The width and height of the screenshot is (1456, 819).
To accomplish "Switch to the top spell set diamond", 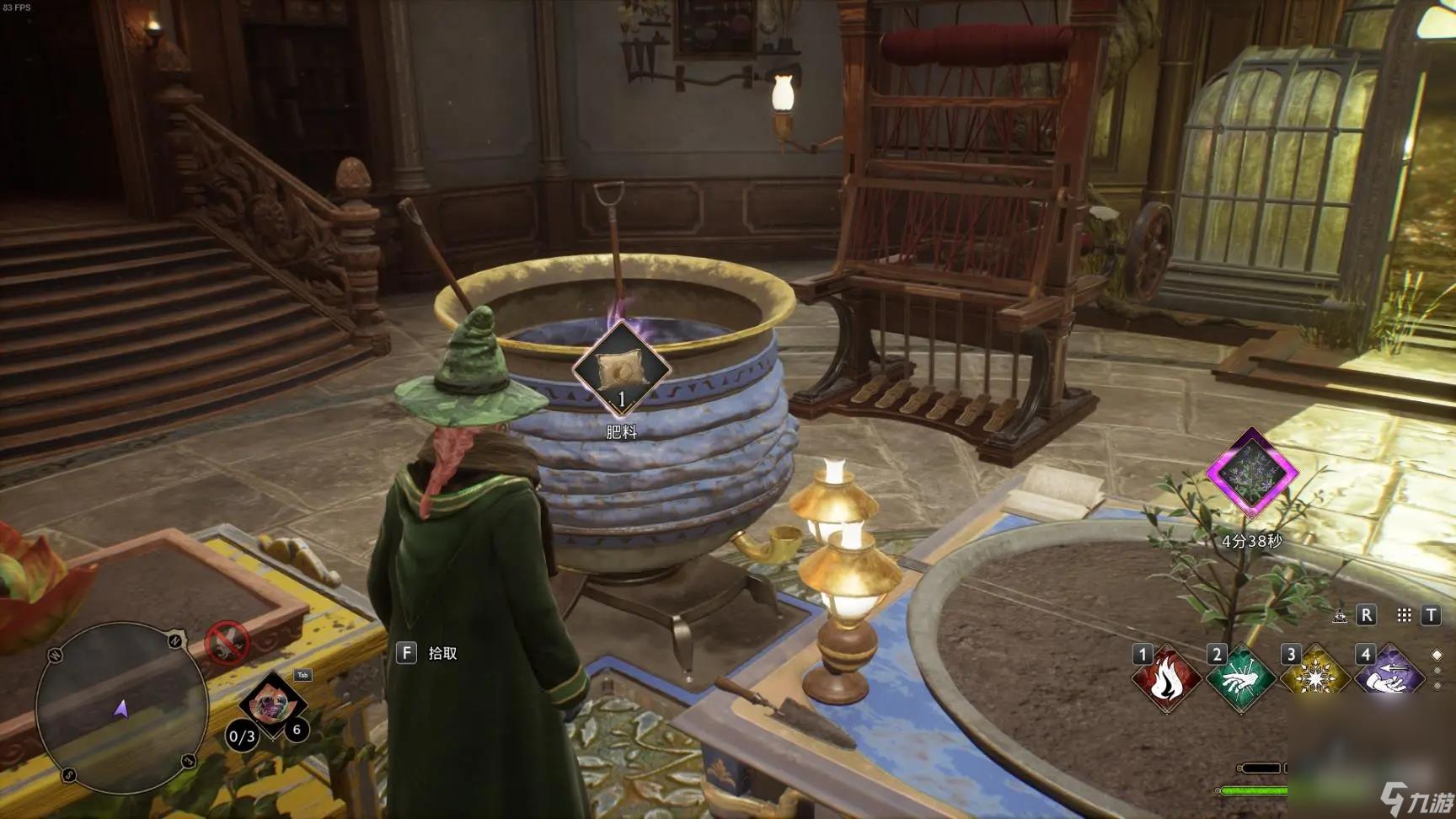I will (1437, 655).
